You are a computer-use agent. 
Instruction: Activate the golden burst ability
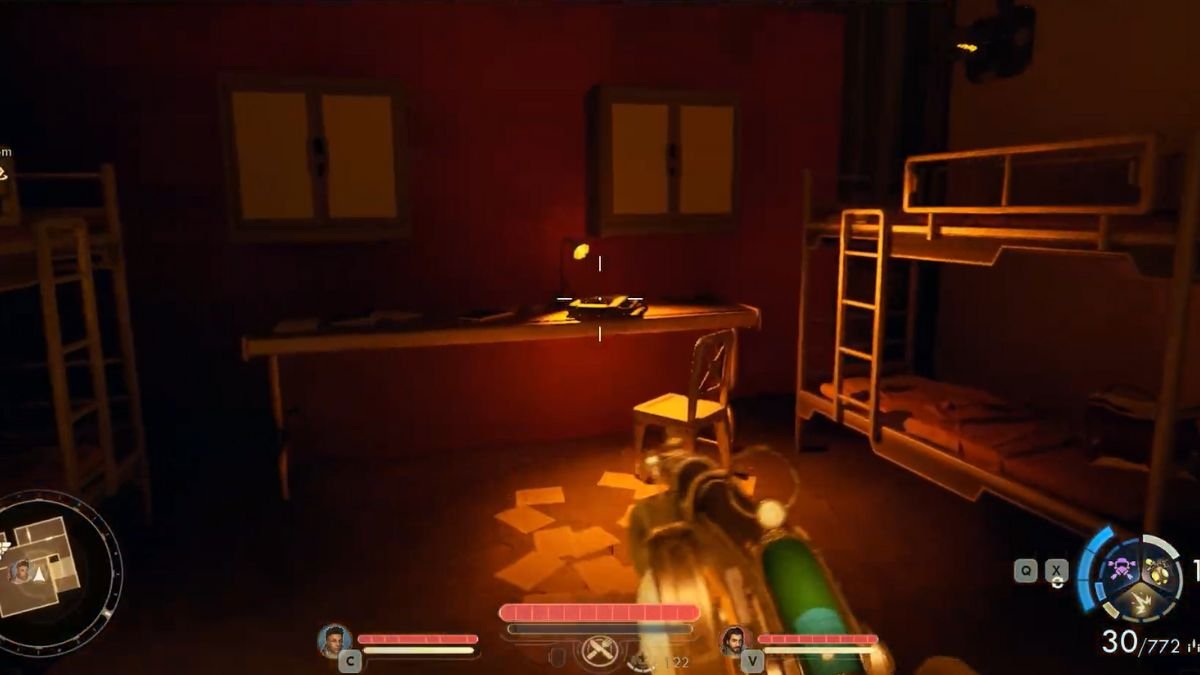pos(1138,603)
